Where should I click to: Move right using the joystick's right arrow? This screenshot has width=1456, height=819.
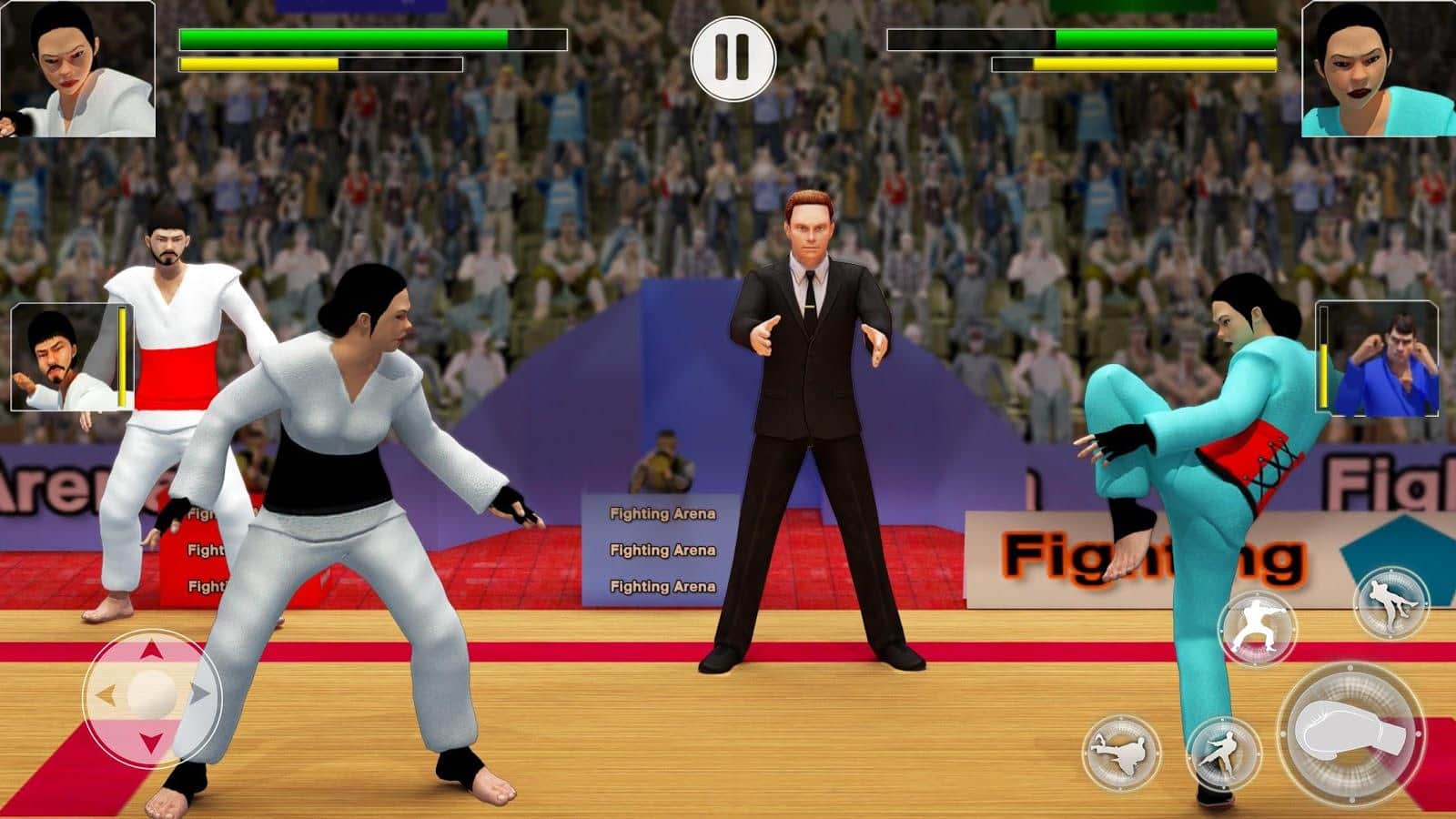pos(198,696)
